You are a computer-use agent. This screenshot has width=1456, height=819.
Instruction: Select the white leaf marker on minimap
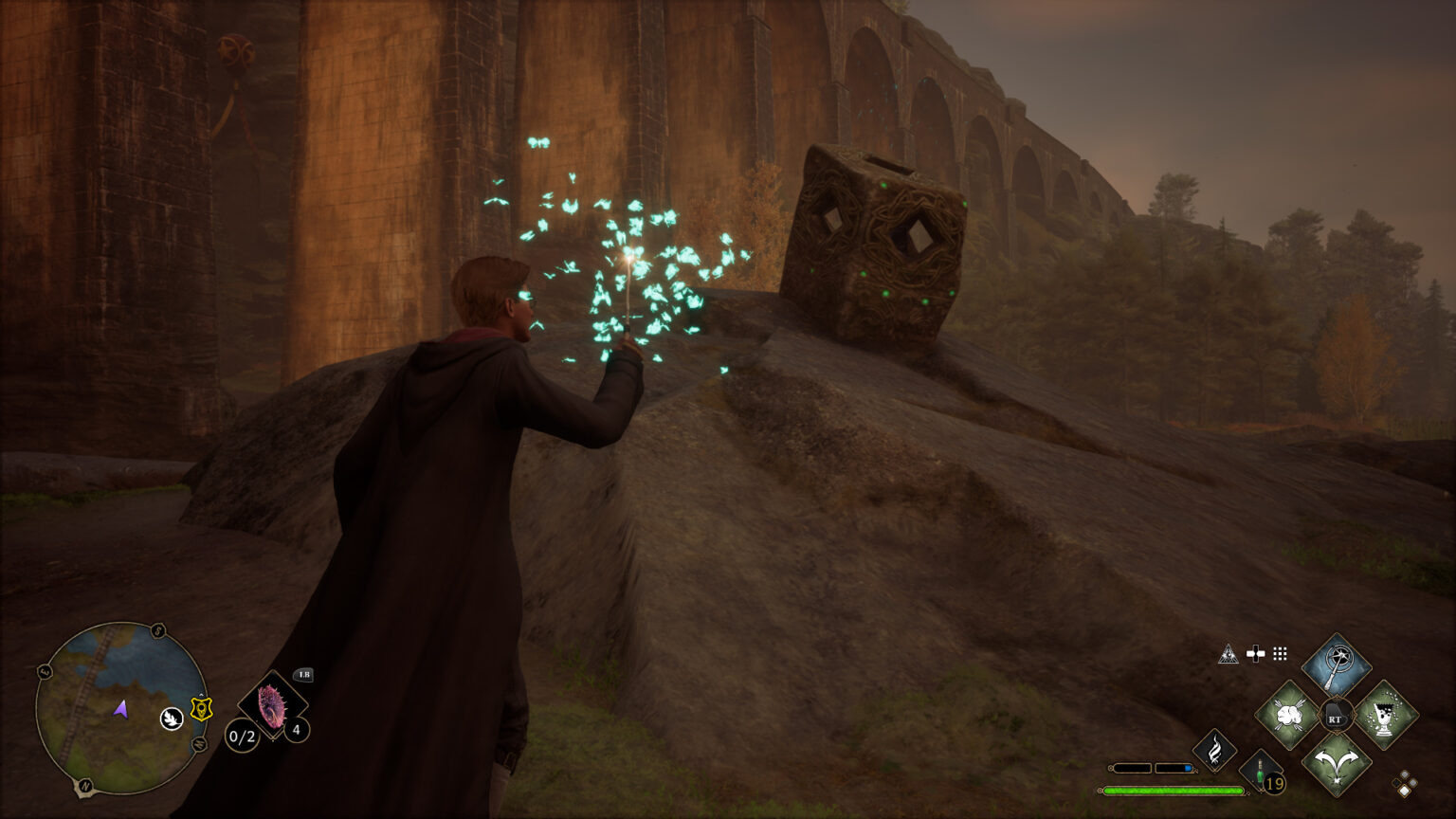click(x=172, y=719)
